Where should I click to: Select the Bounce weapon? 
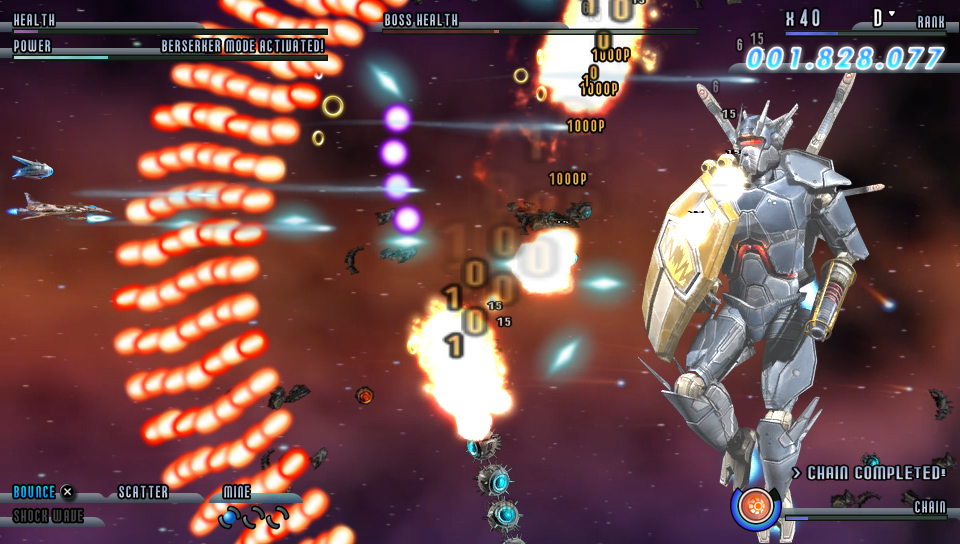35,493
